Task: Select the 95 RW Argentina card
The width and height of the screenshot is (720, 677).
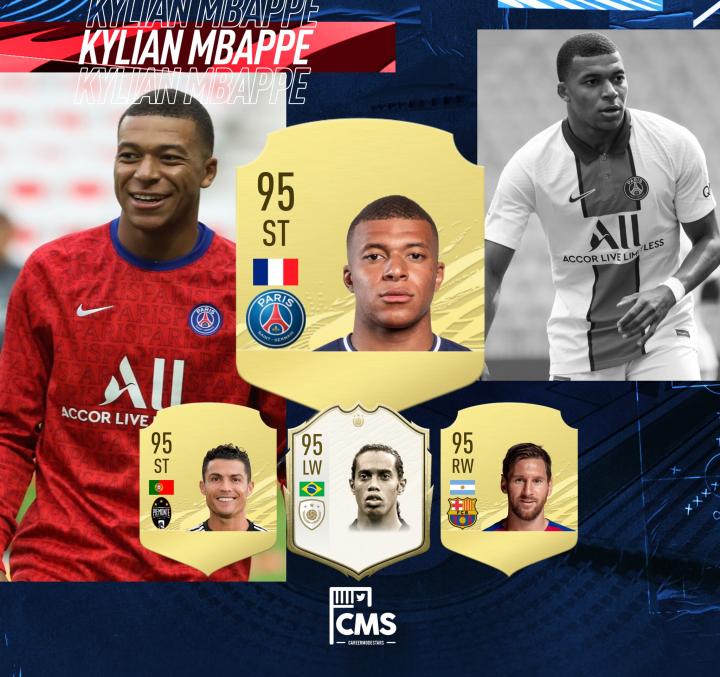Action: click(x=510, y=485)
